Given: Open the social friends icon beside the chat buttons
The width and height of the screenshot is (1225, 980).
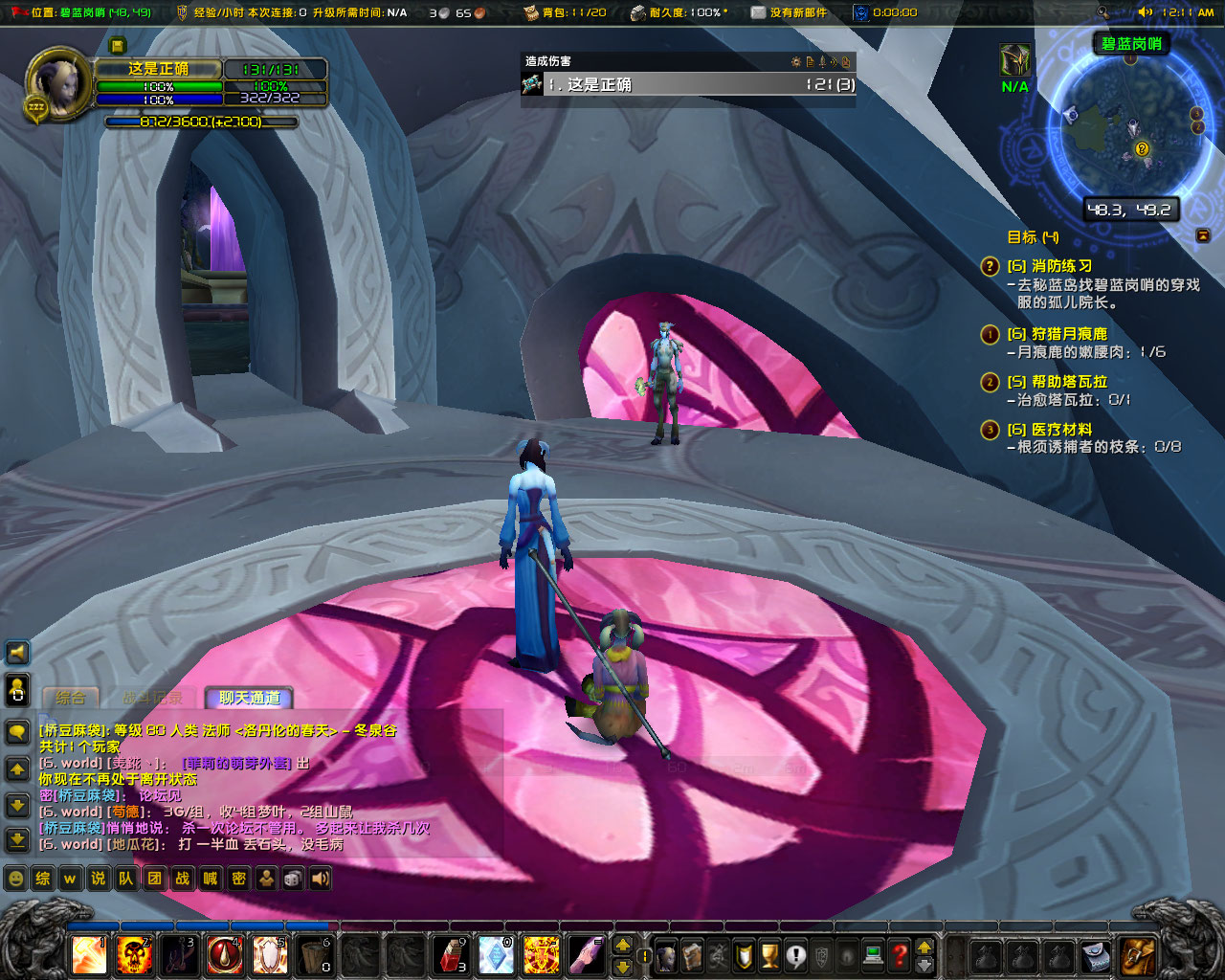Looking at the screenshot, I should (265, 879).
